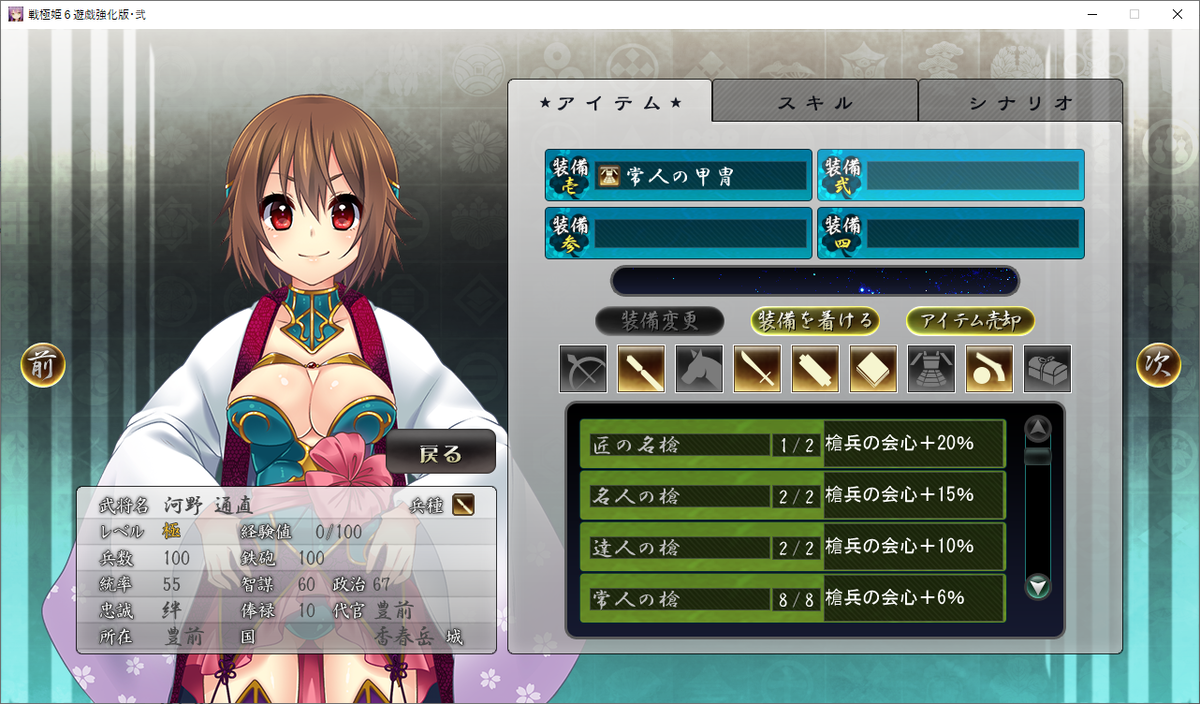Go back with the 戻る button
Screen dimensions: 1200x704
click(x=441, y=453)
